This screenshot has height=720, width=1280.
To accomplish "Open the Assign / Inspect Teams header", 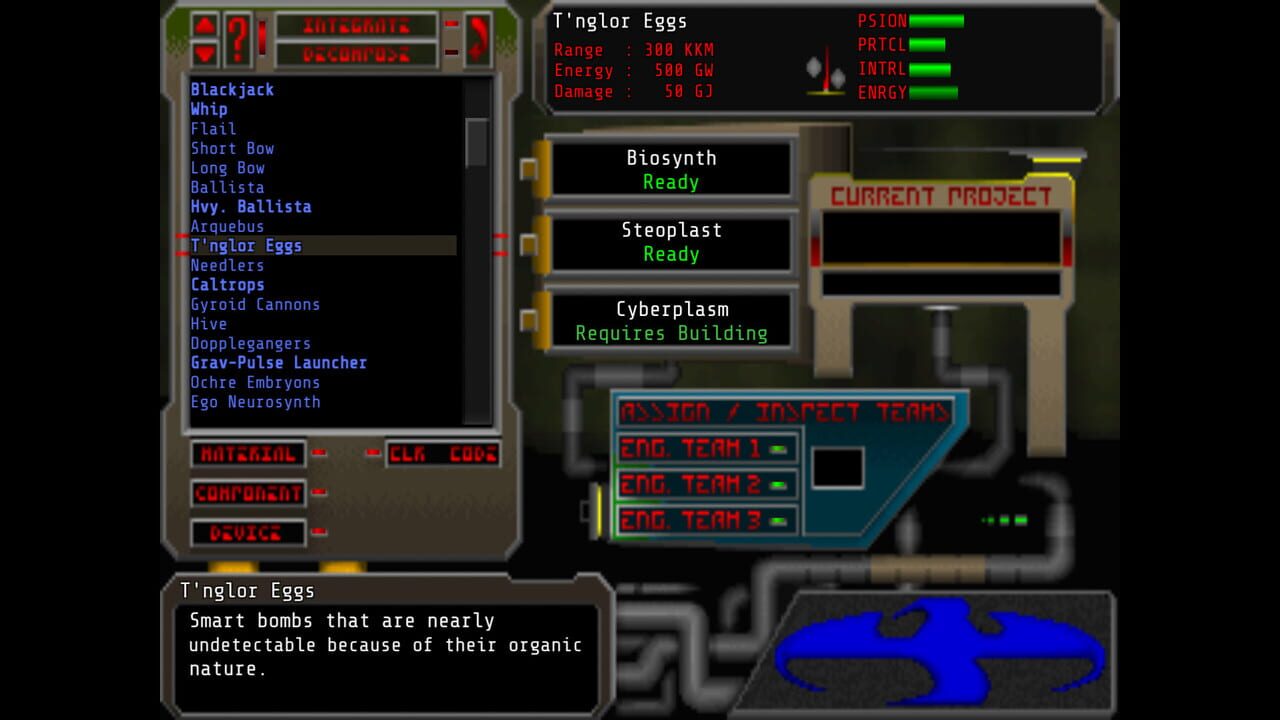I will click(785, 411).
